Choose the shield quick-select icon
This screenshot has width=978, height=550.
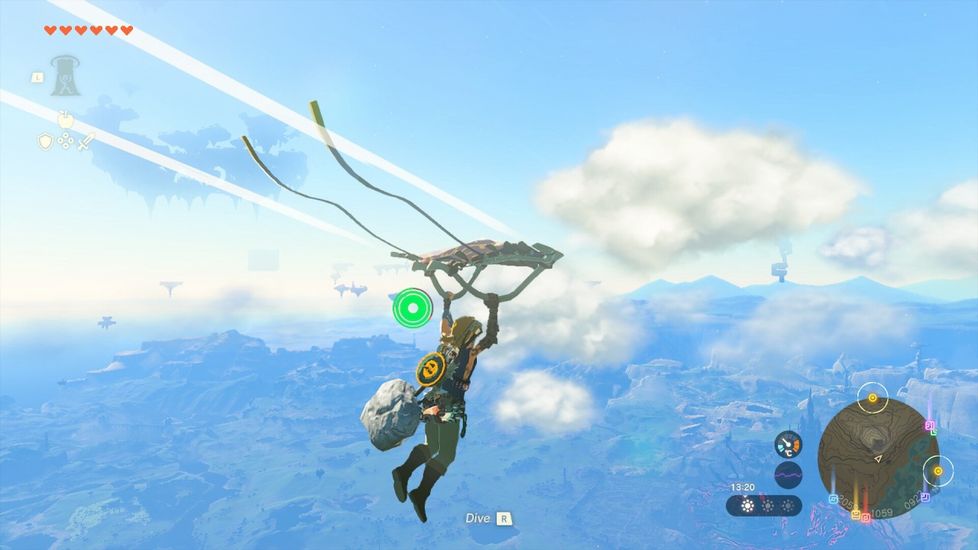[45, 142]
